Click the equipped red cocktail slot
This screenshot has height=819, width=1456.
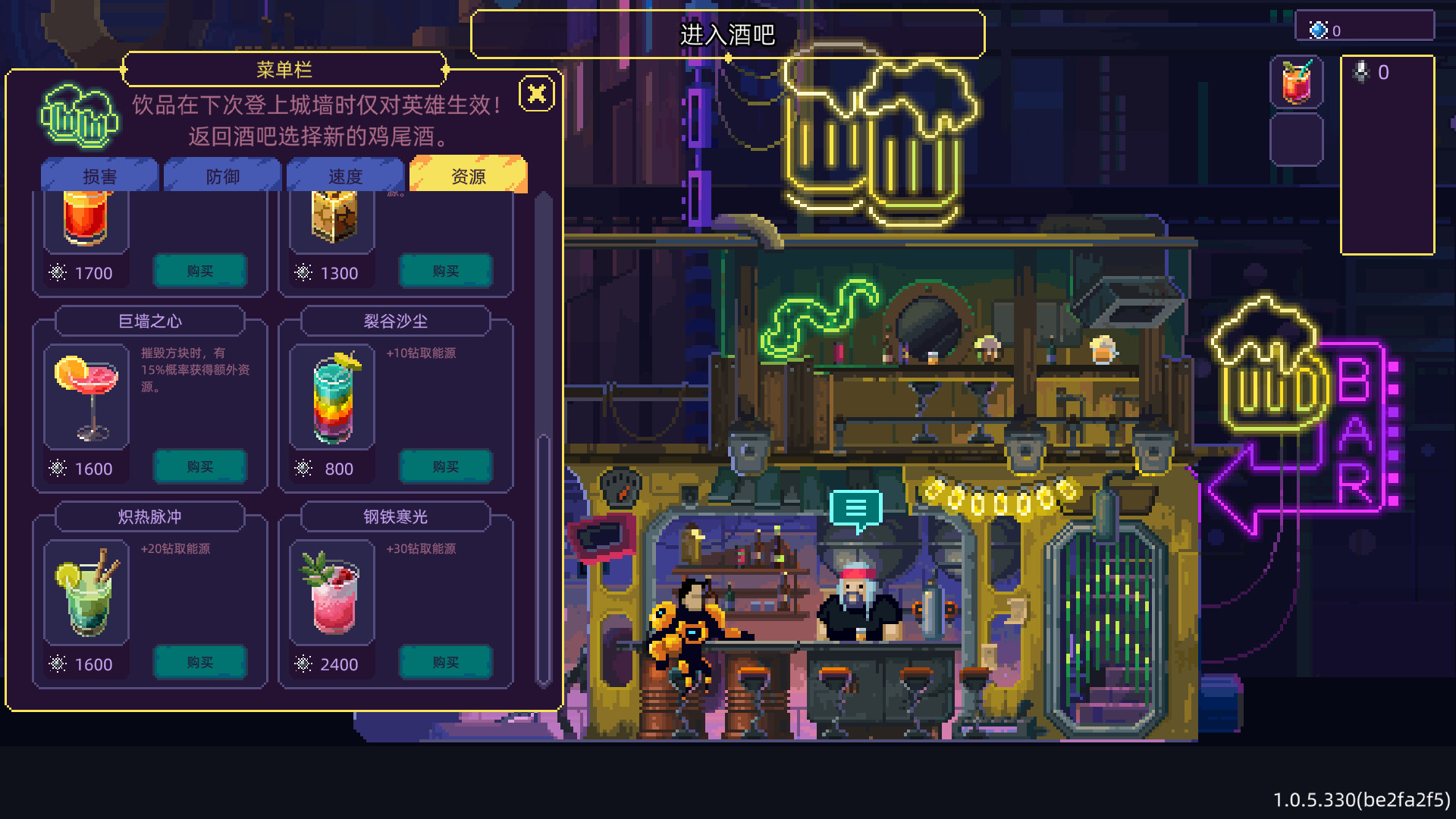(1297, 82)
